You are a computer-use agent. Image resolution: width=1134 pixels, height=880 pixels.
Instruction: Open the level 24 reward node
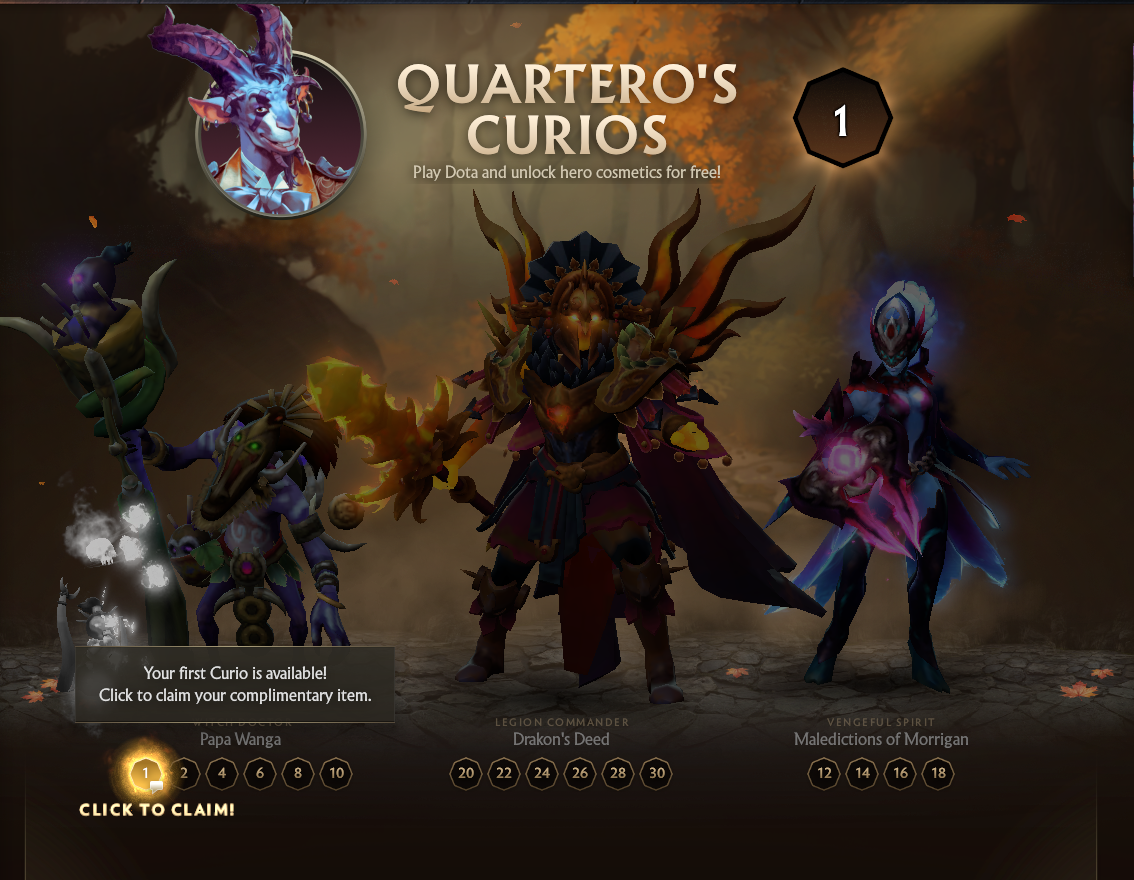coord(542,773)
